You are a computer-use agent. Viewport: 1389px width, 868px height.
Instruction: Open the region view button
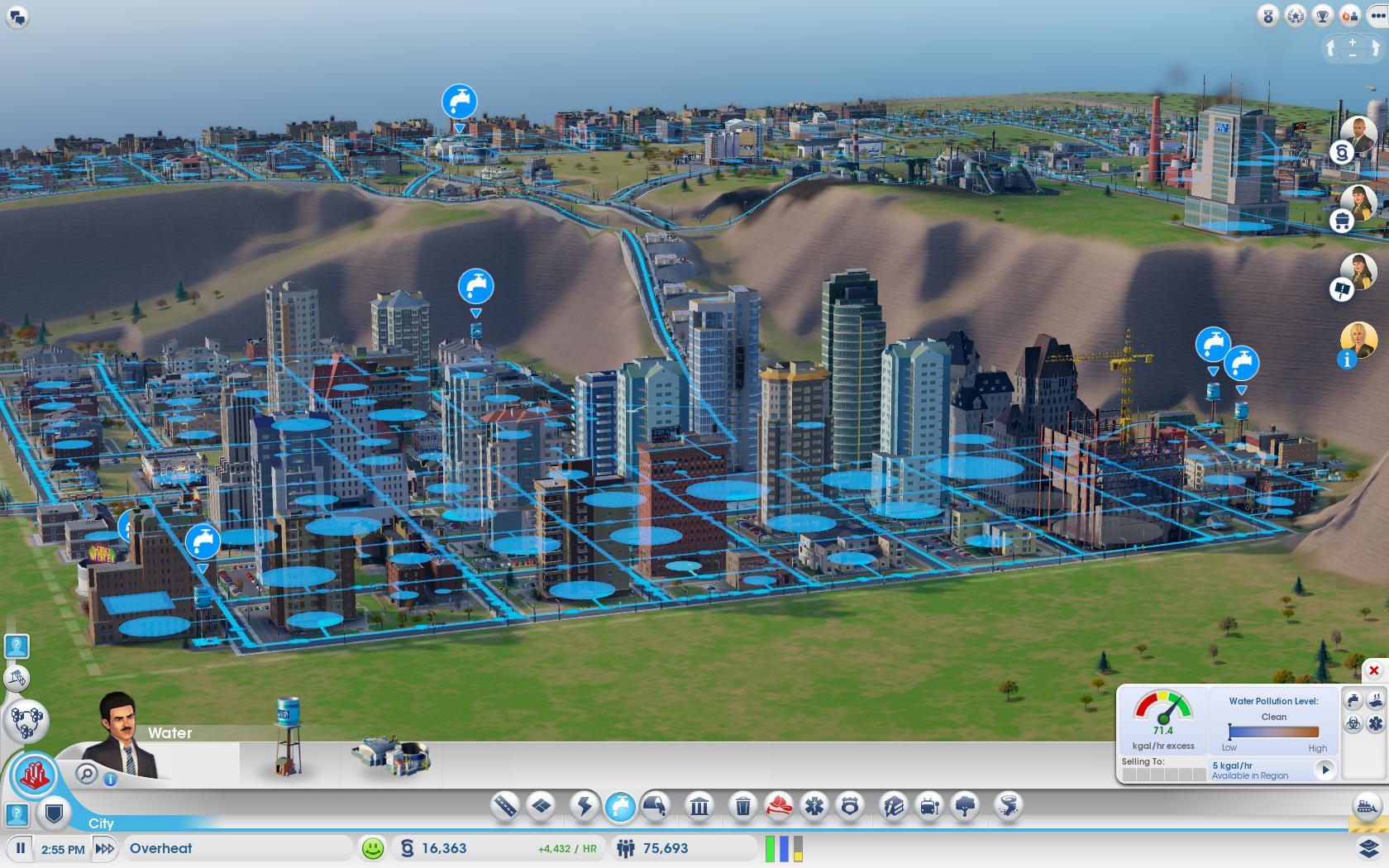(26, 721)
